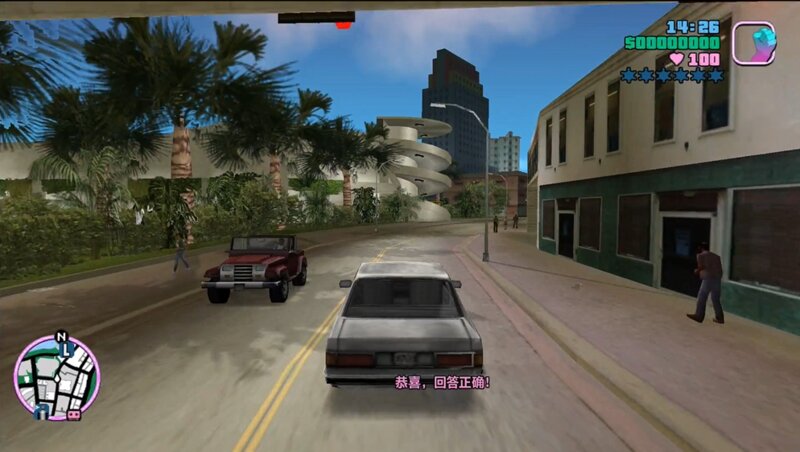This screenshot has width=800, height=452.
Task: Select the fist weapon icon
Action: 753,44
